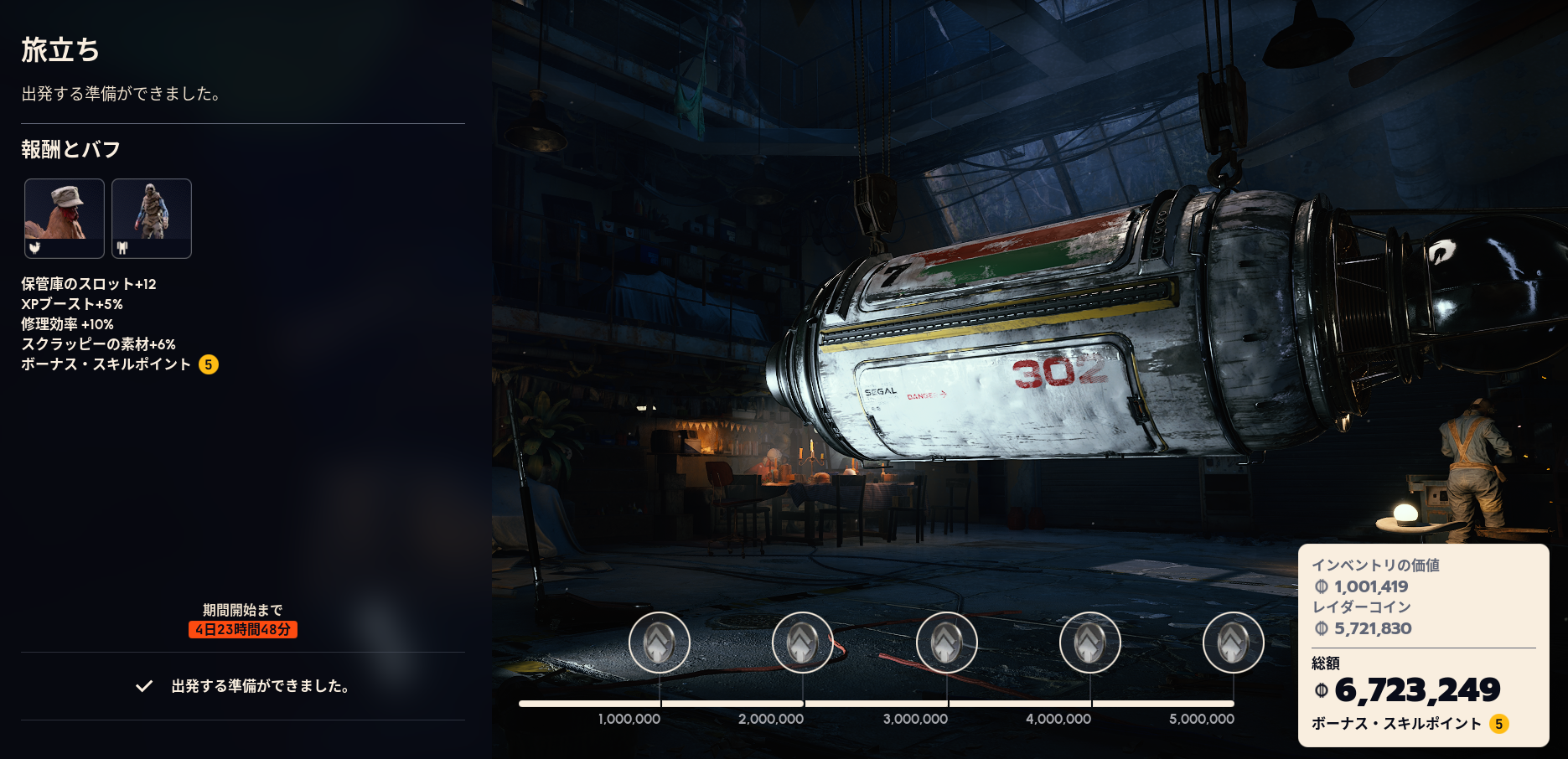Select the 3,000,000 milestone badge
1568x759 pixels.
pyautogui.click(x=947, y=643)
